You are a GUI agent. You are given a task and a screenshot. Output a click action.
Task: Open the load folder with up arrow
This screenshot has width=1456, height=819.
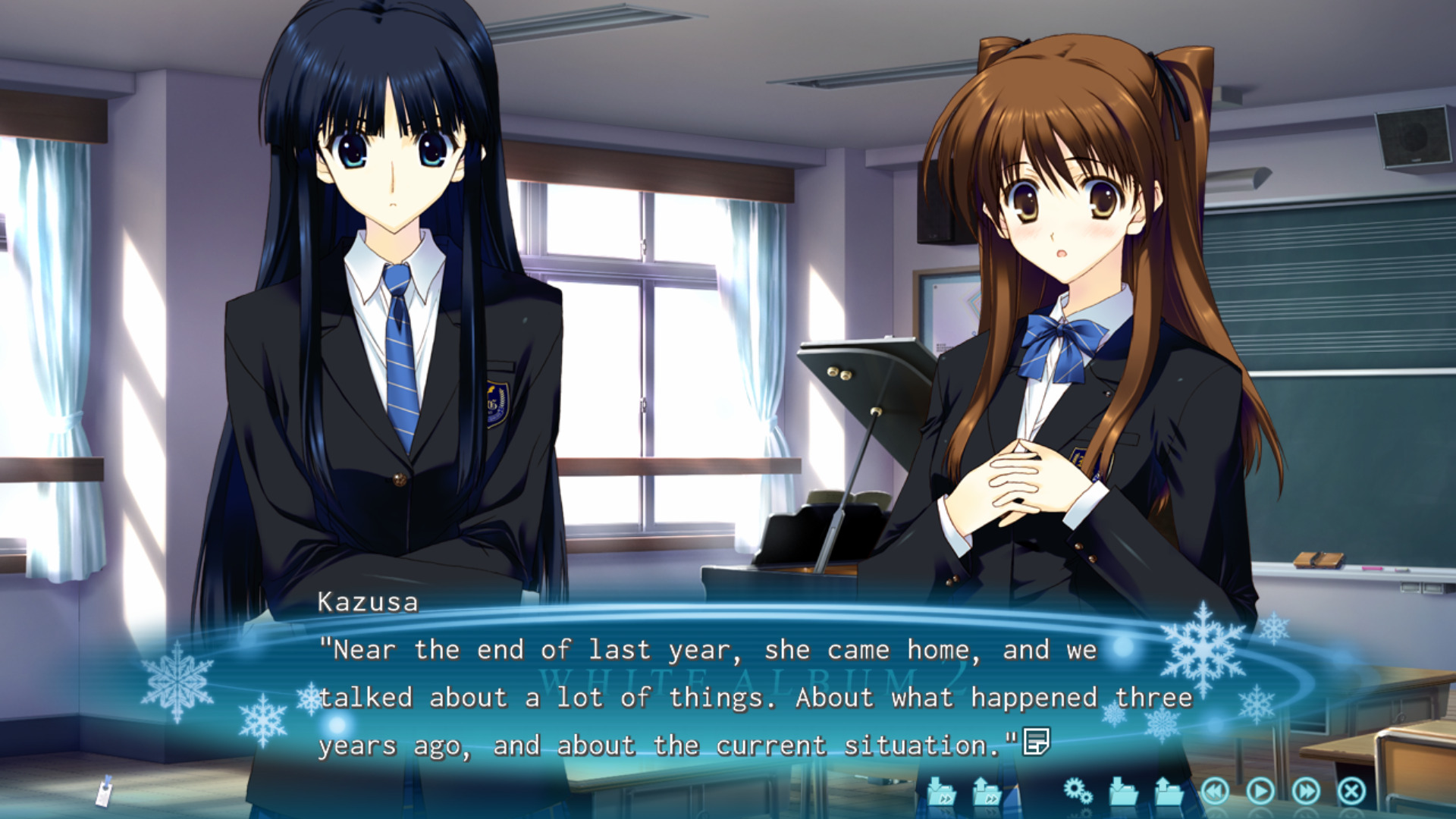click(x=1169, y=792)
